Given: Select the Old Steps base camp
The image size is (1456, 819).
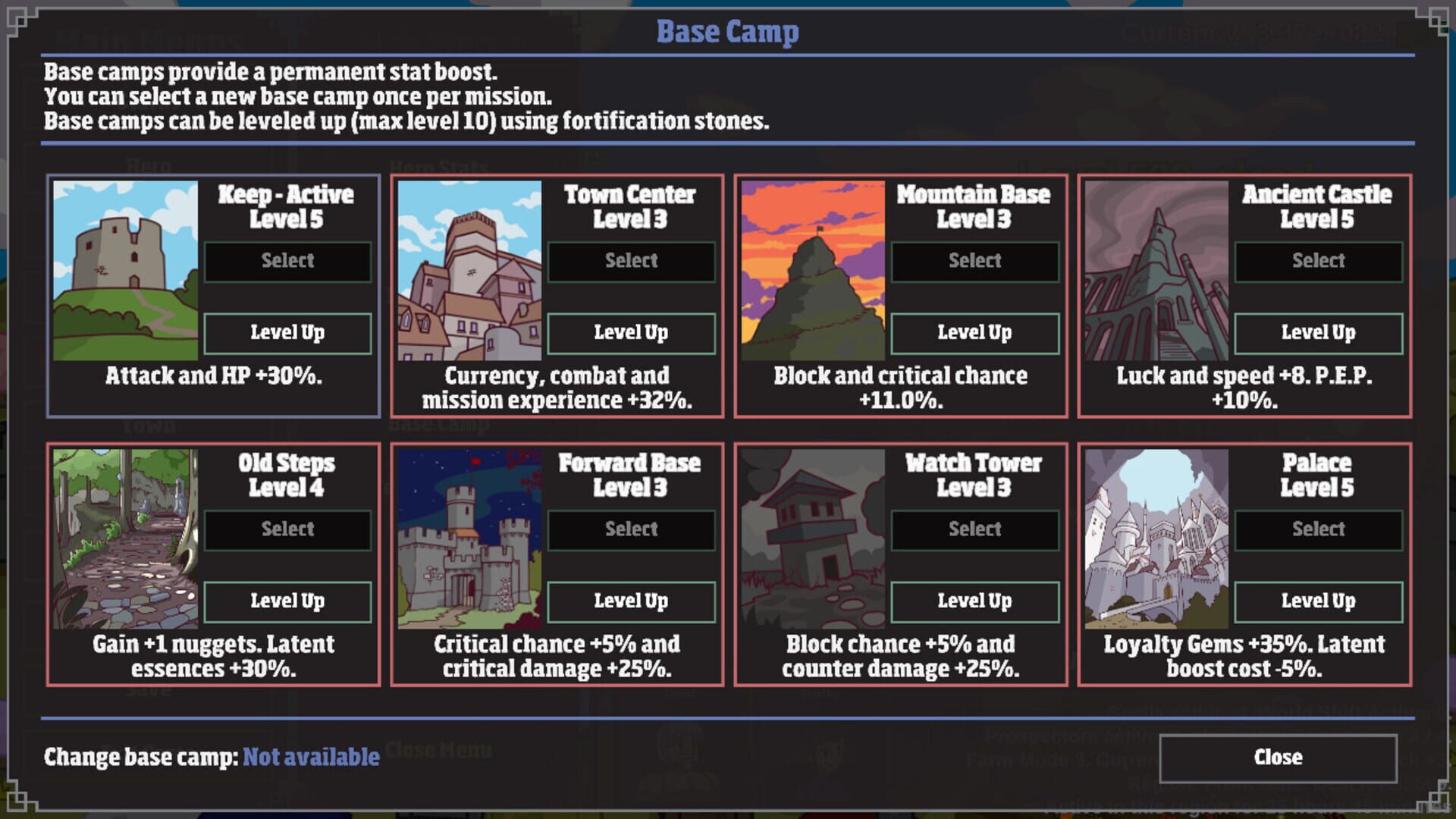Looking at the screenshot, I should tap(287, 529).
